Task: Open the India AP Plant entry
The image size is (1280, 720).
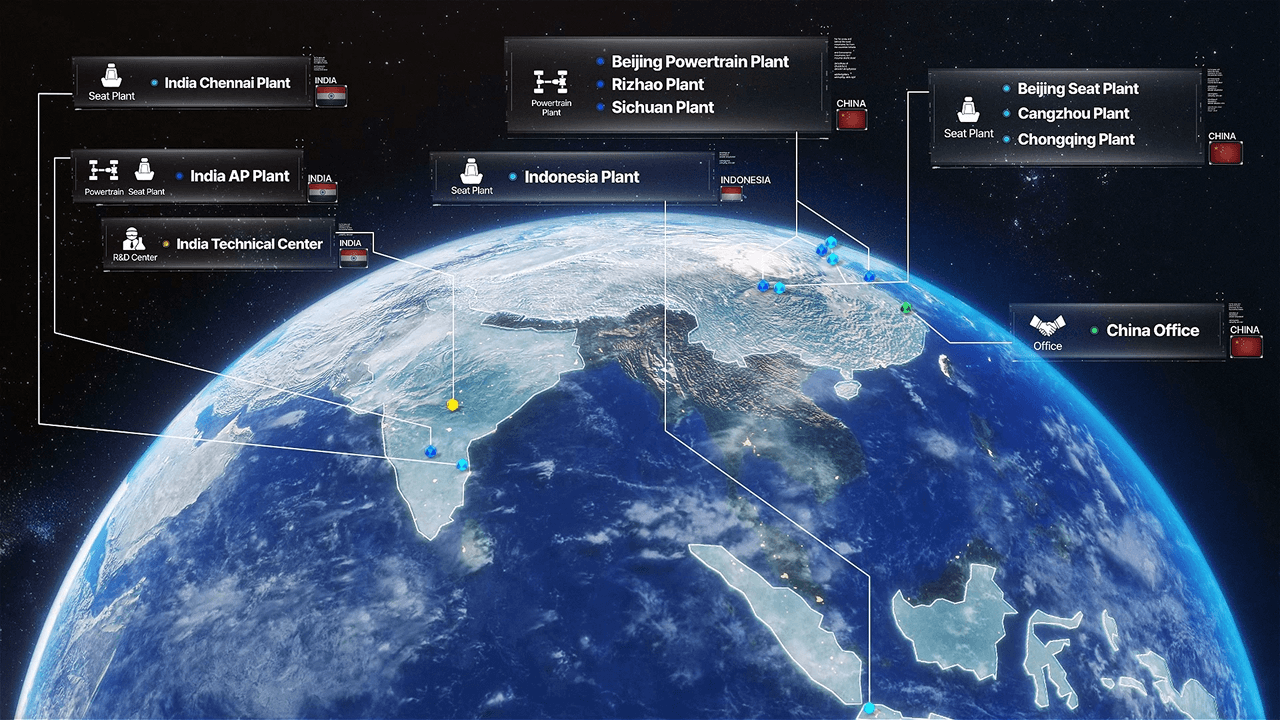Action: [x=240, y=176]
